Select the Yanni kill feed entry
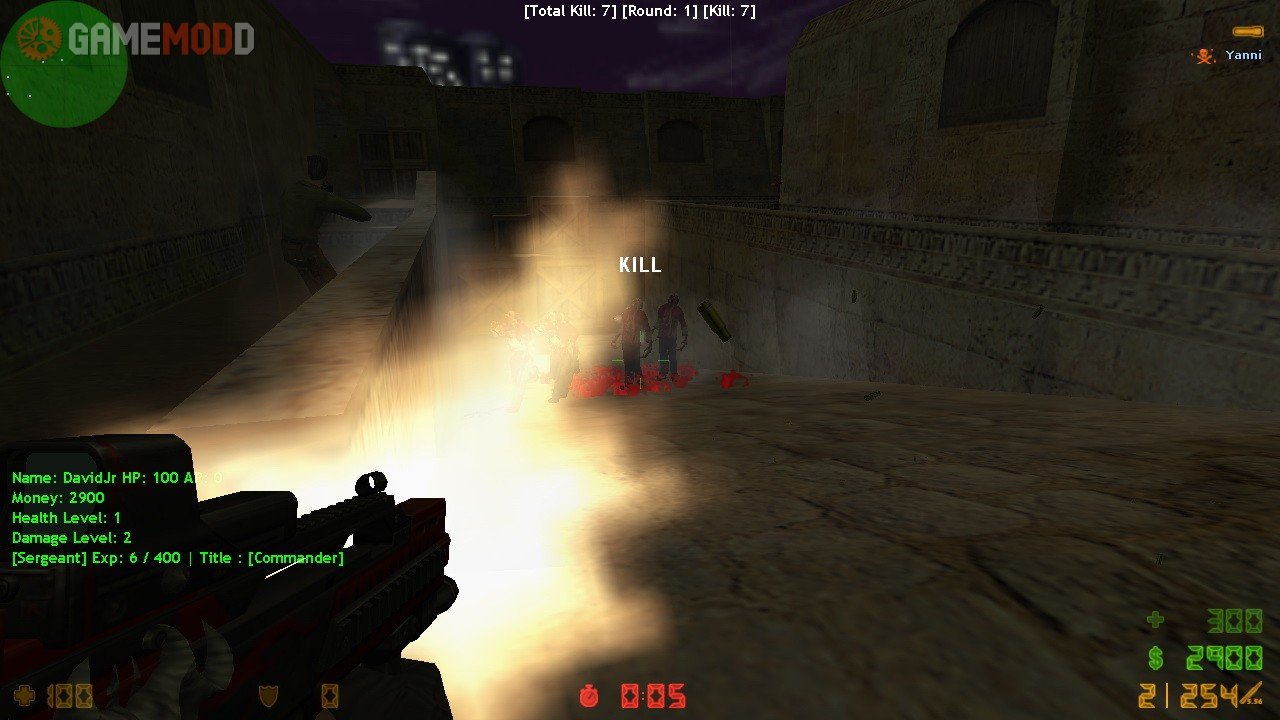This screenshot has width=1280, height=720. click(1229, 55)
